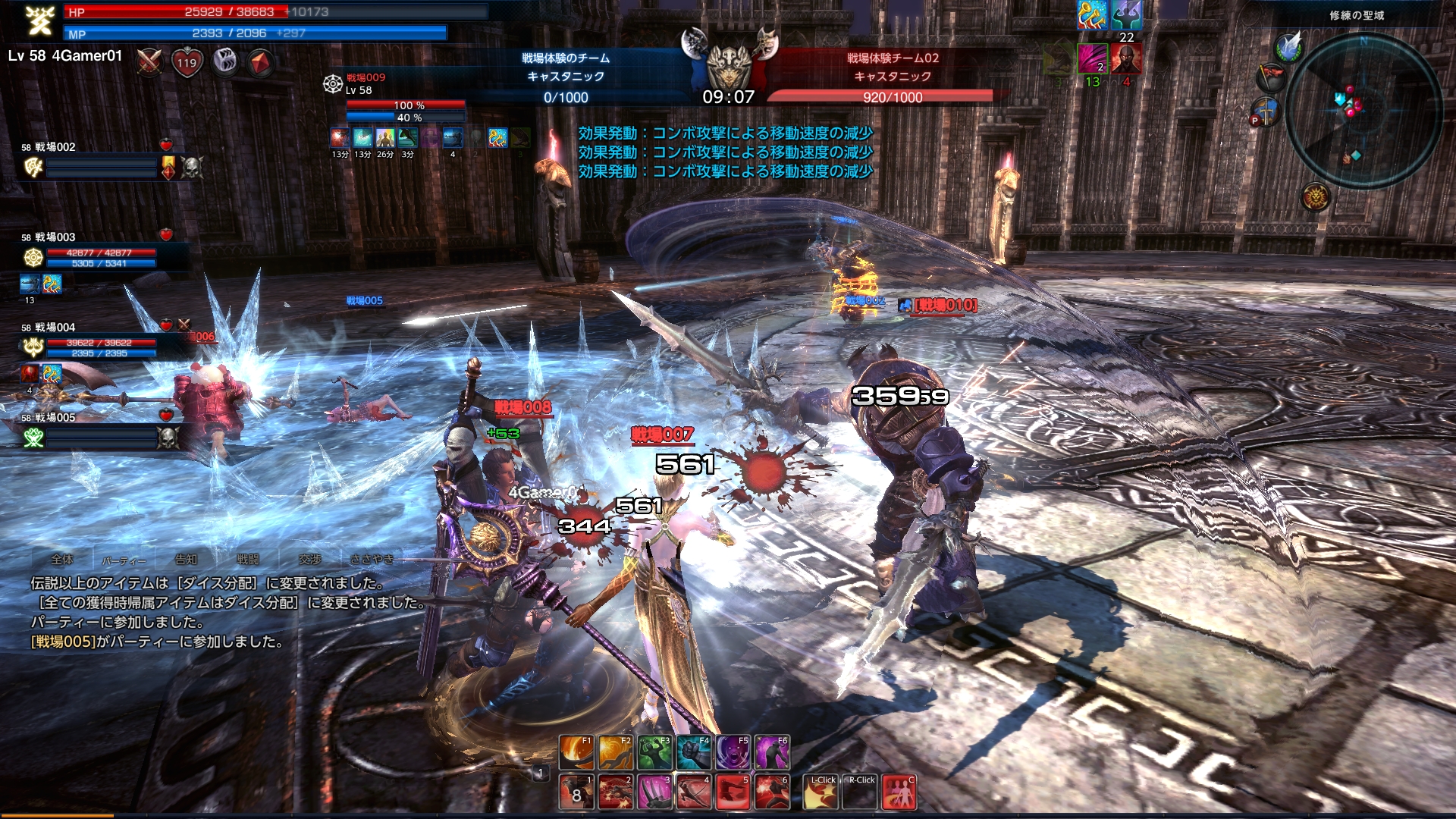
Task: Click the white wing icon beside minimap
Action: 1288,47
